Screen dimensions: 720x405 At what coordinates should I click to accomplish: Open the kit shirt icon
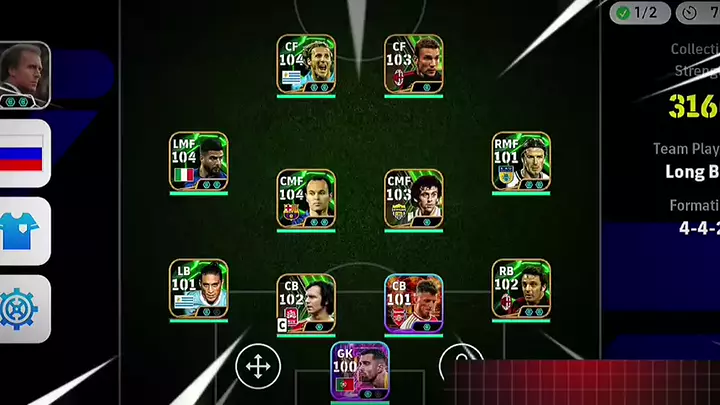click(24, 231)
